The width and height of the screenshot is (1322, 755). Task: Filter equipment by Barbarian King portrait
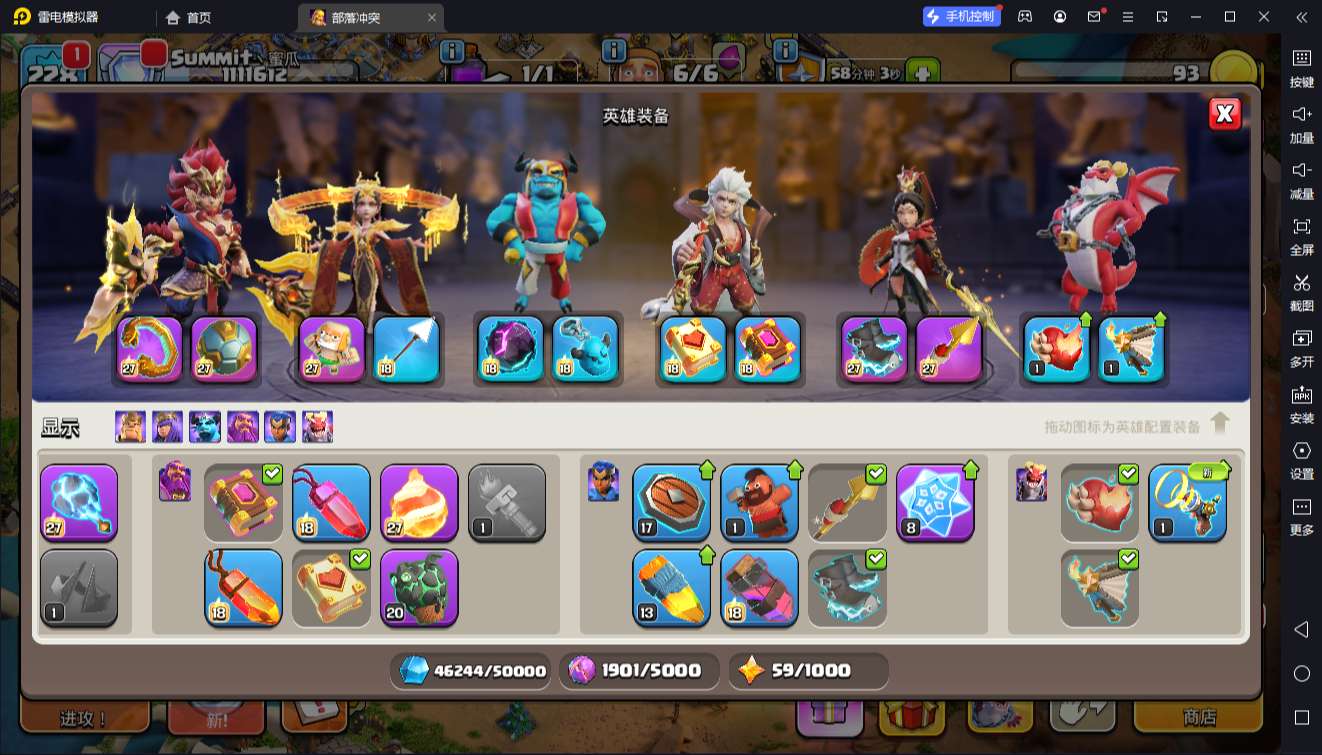(130, 427)
